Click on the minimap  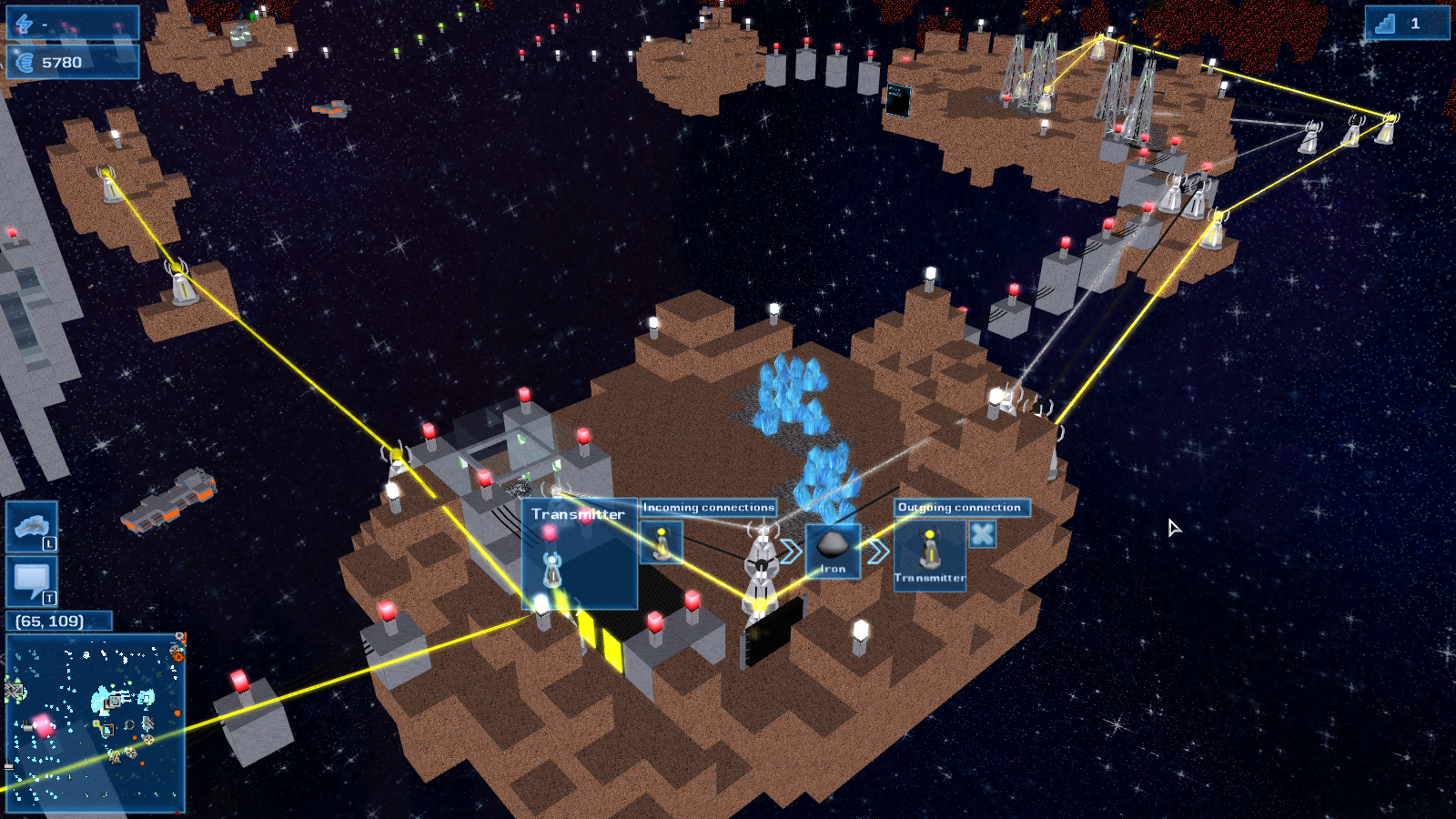pos(96,723)
